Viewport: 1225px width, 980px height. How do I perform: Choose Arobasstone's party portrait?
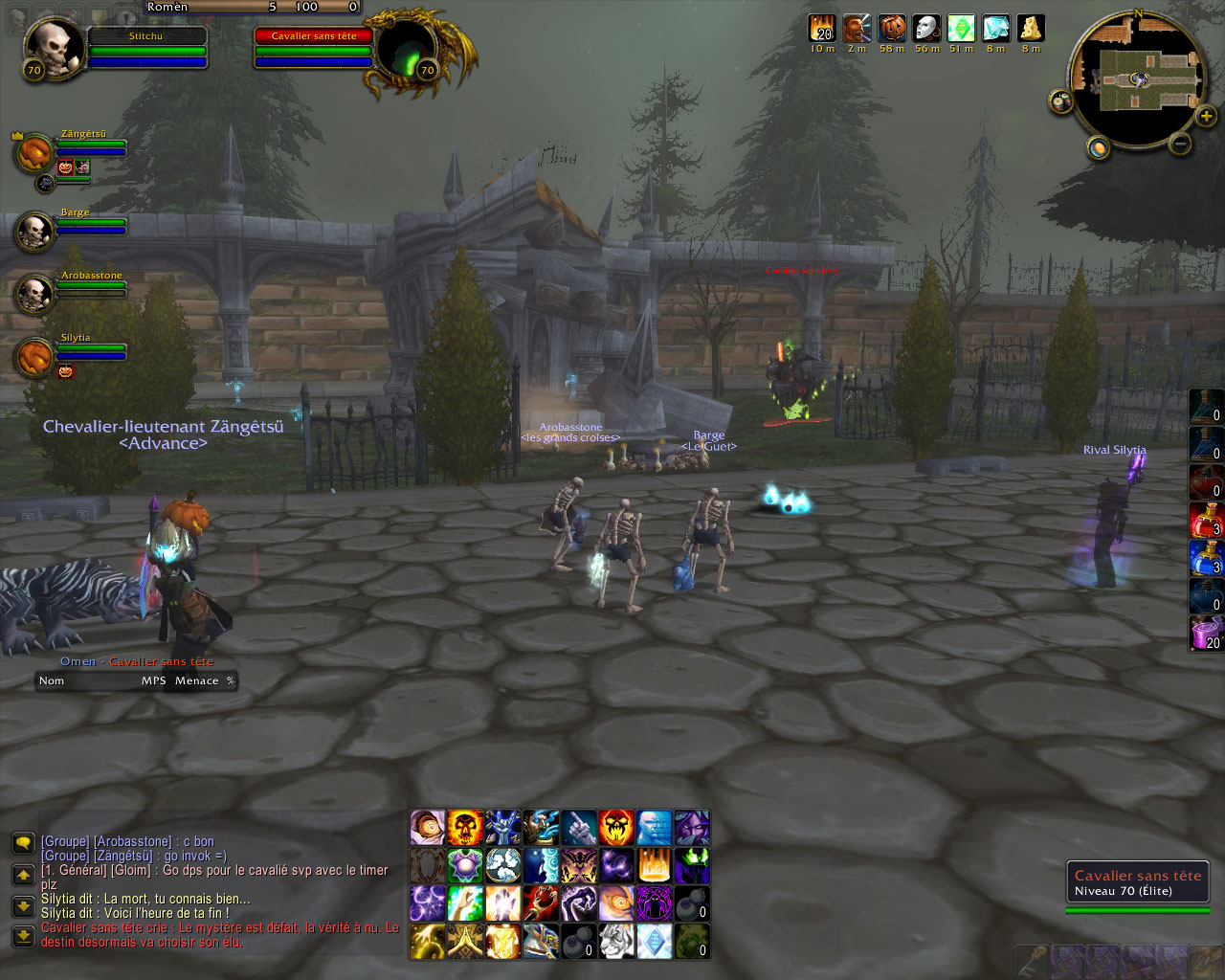[x=35, y=293]
